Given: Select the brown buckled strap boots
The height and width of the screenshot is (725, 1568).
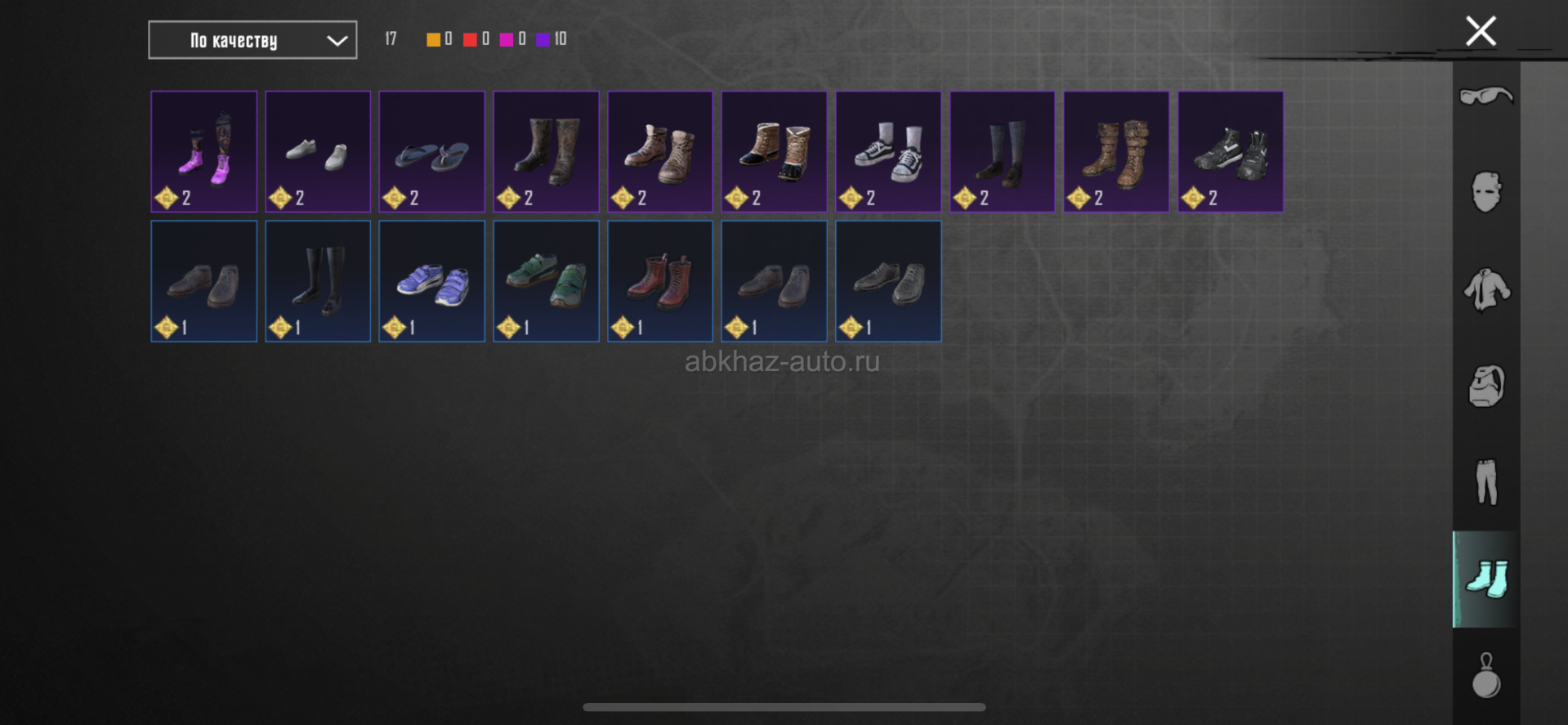Looking at the screenshot, I should click(x=1116, y=151).
